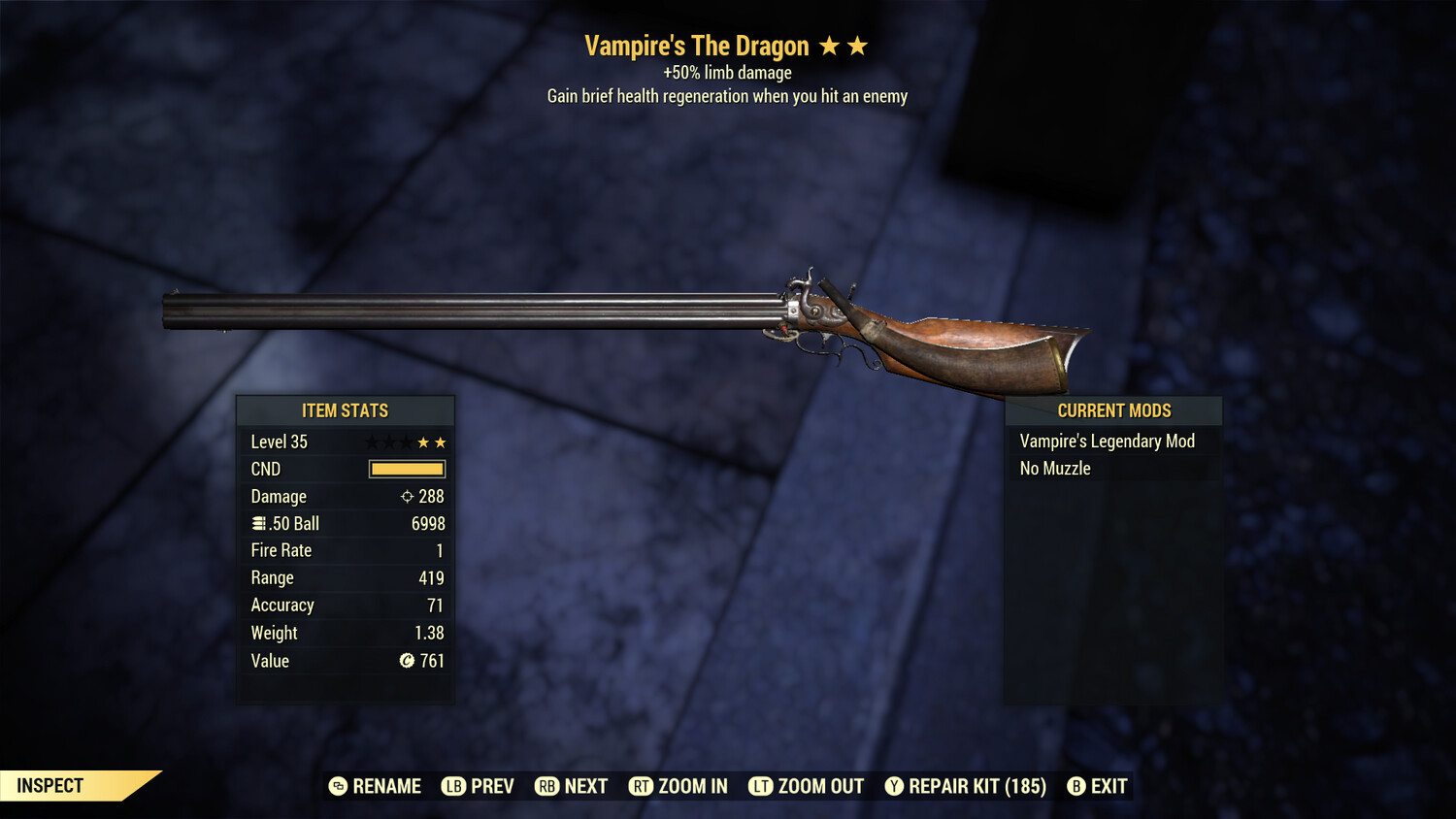This screenshot has width=1456, height=819.
Task: Open the No Muzzle mod entry
Action: tap(1053, 468)
